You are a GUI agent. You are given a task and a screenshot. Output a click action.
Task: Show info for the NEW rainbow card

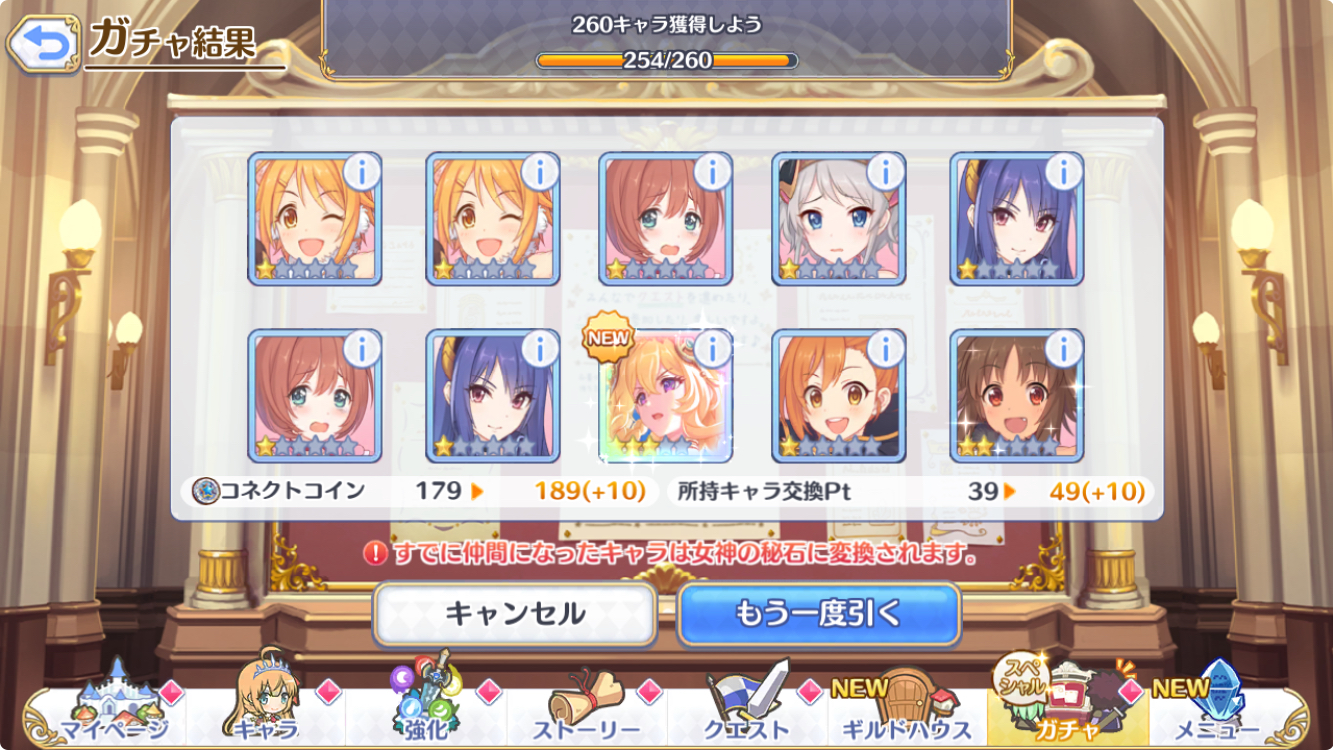pyautogui.click(x=712, y=349)
